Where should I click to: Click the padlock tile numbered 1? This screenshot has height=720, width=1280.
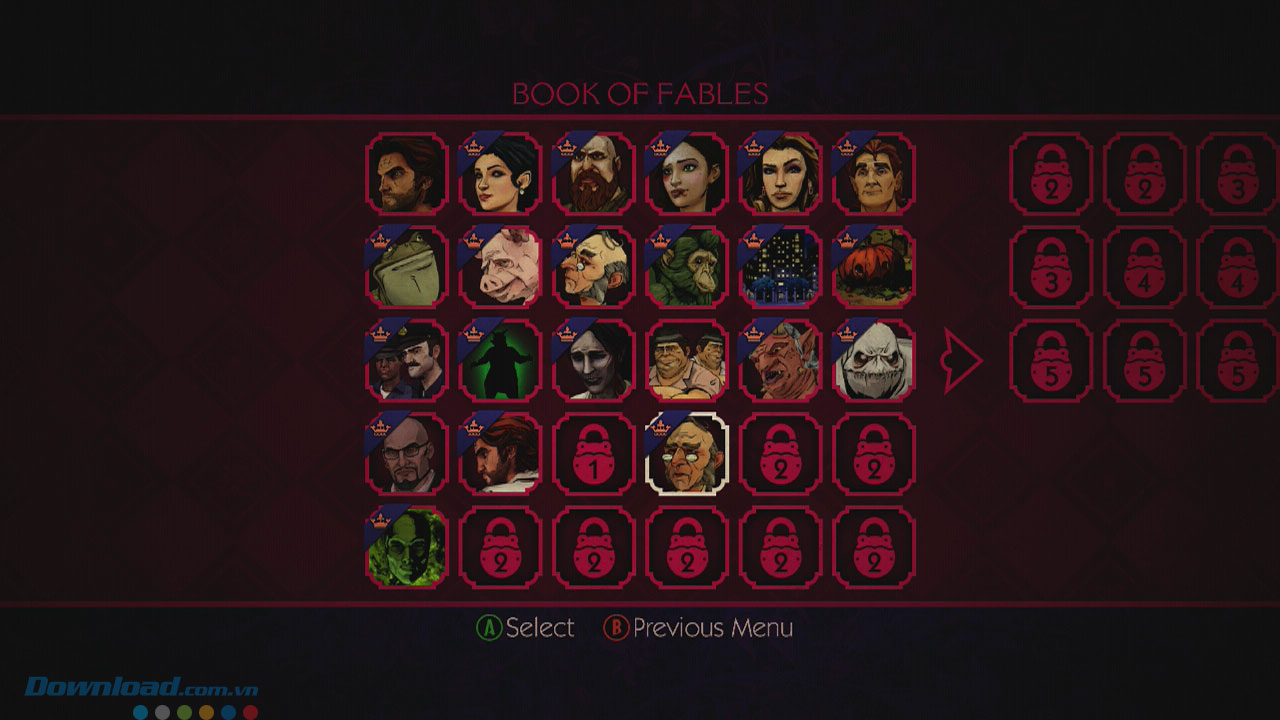[594, 454]
